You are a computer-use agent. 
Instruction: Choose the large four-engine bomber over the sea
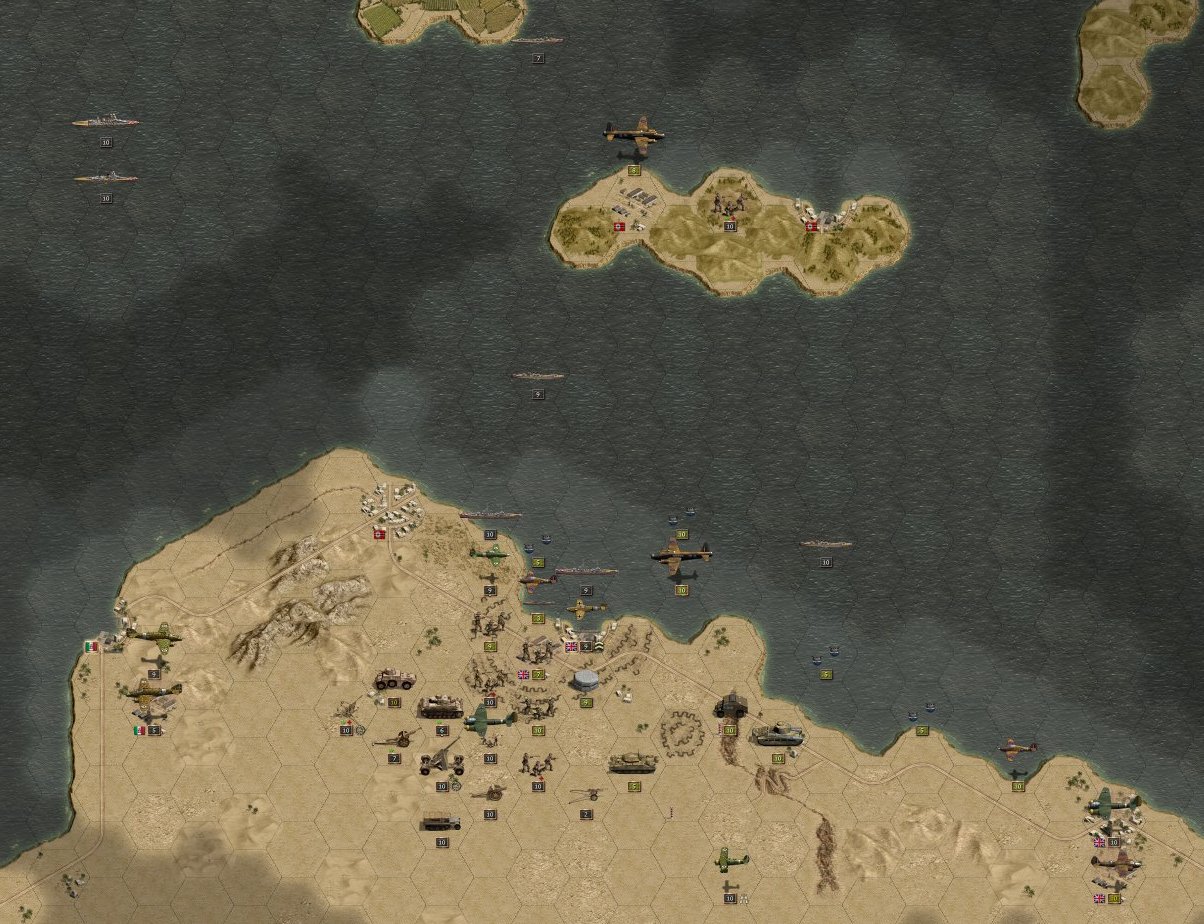[681, 555]
